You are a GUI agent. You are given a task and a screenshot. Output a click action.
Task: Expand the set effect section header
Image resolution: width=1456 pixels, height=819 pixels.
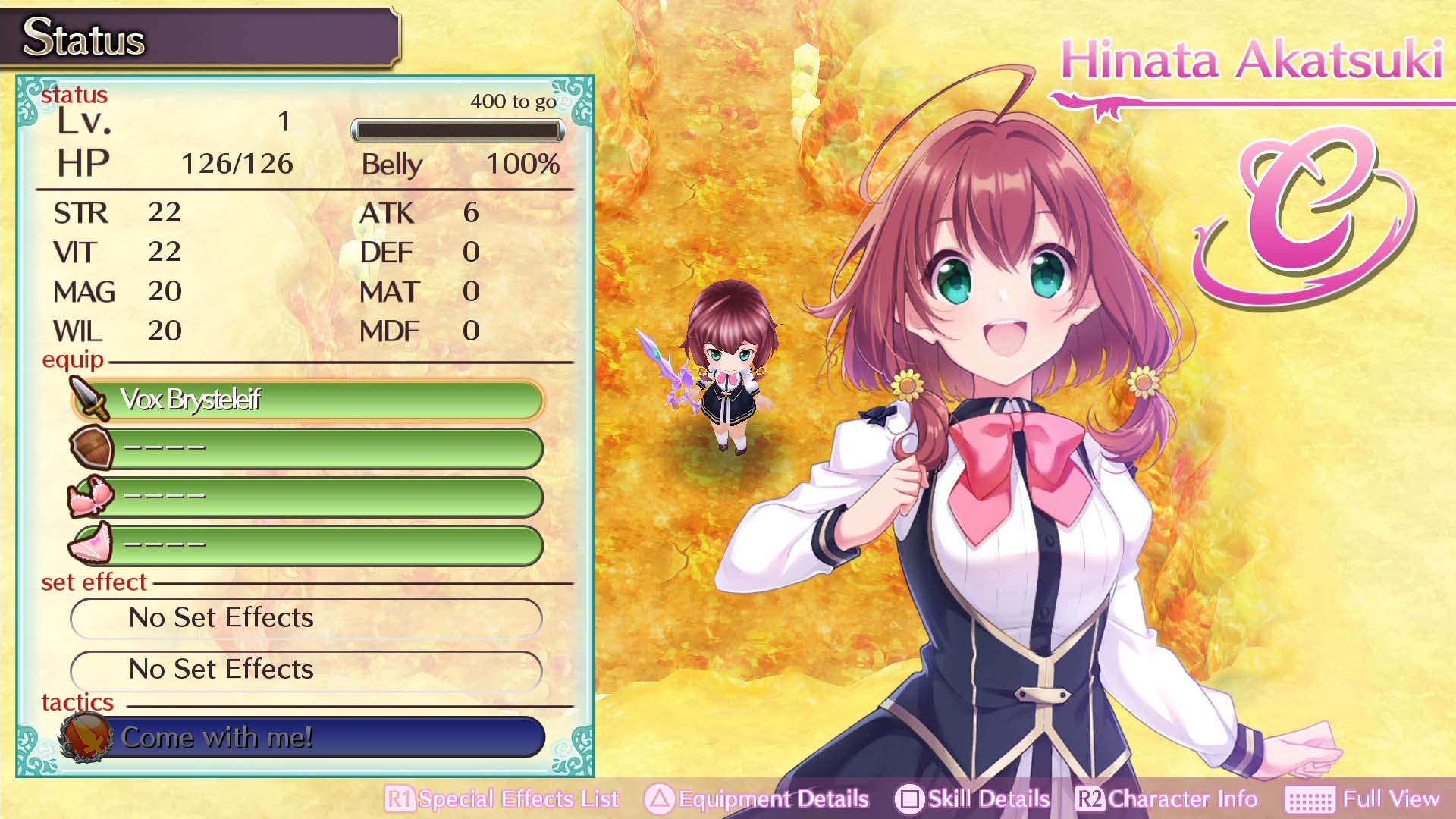(93, 582)
